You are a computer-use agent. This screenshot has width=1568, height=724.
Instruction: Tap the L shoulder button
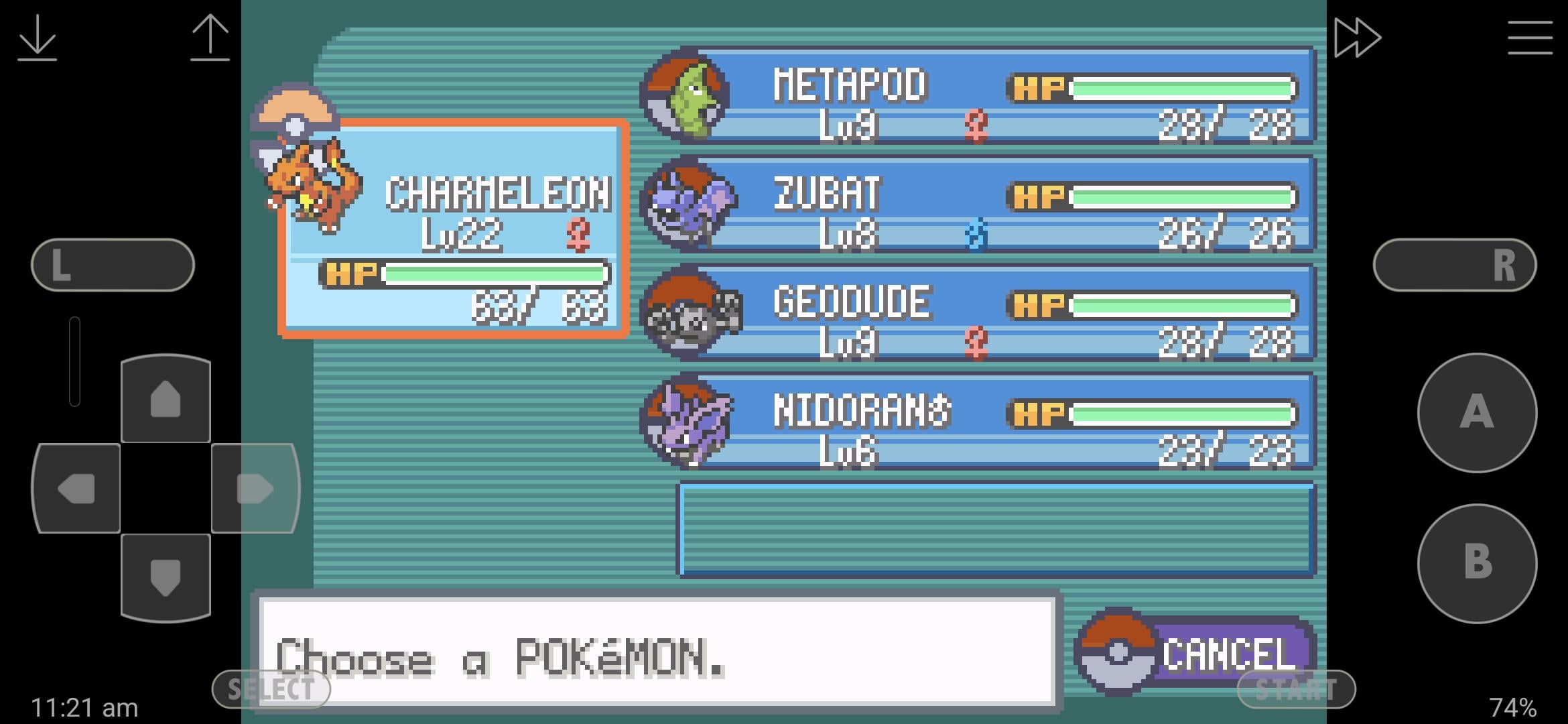pyautogui.click(x=113, y=265)
